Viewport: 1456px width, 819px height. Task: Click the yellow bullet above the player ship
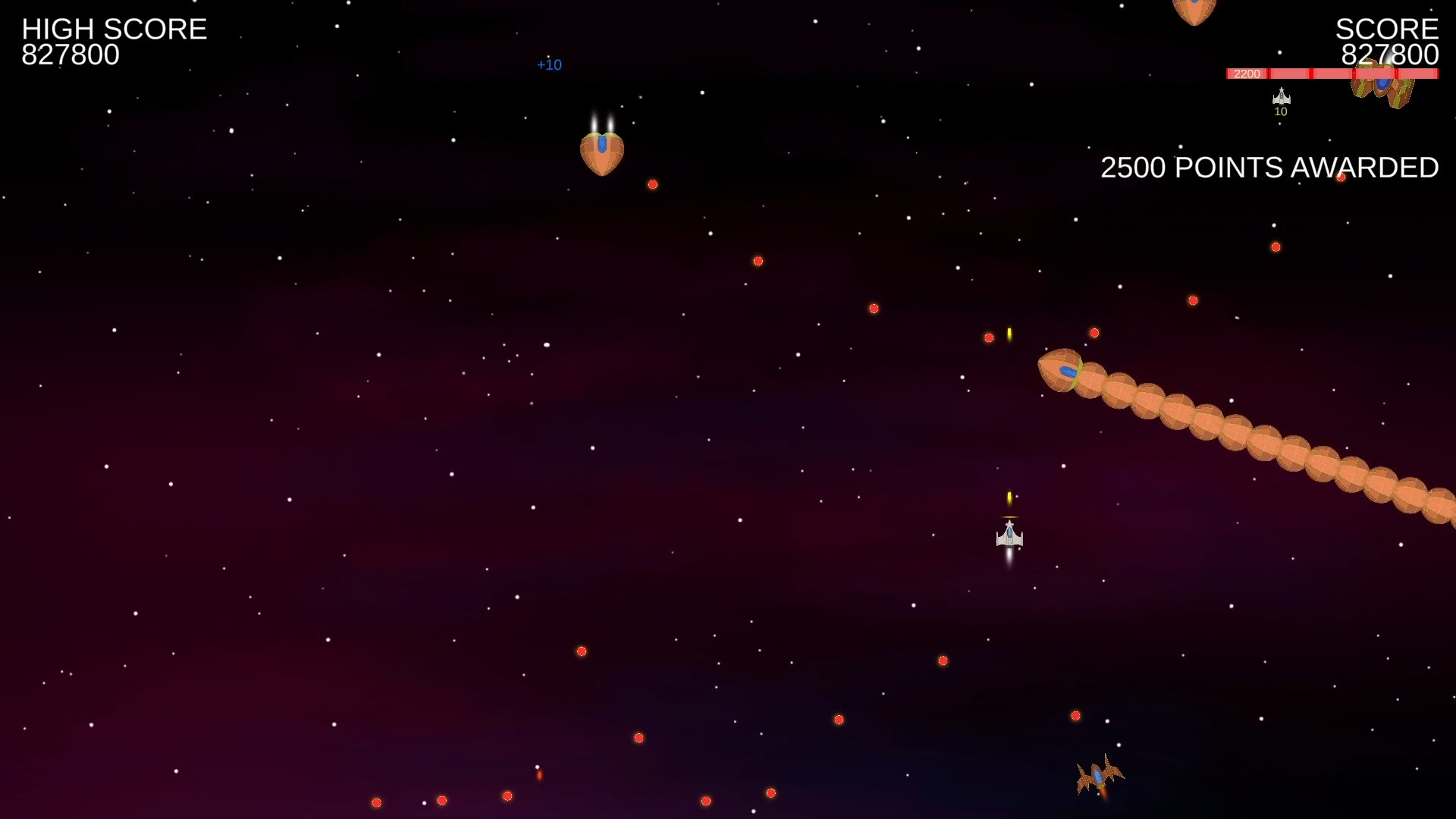pos(1010,497)
